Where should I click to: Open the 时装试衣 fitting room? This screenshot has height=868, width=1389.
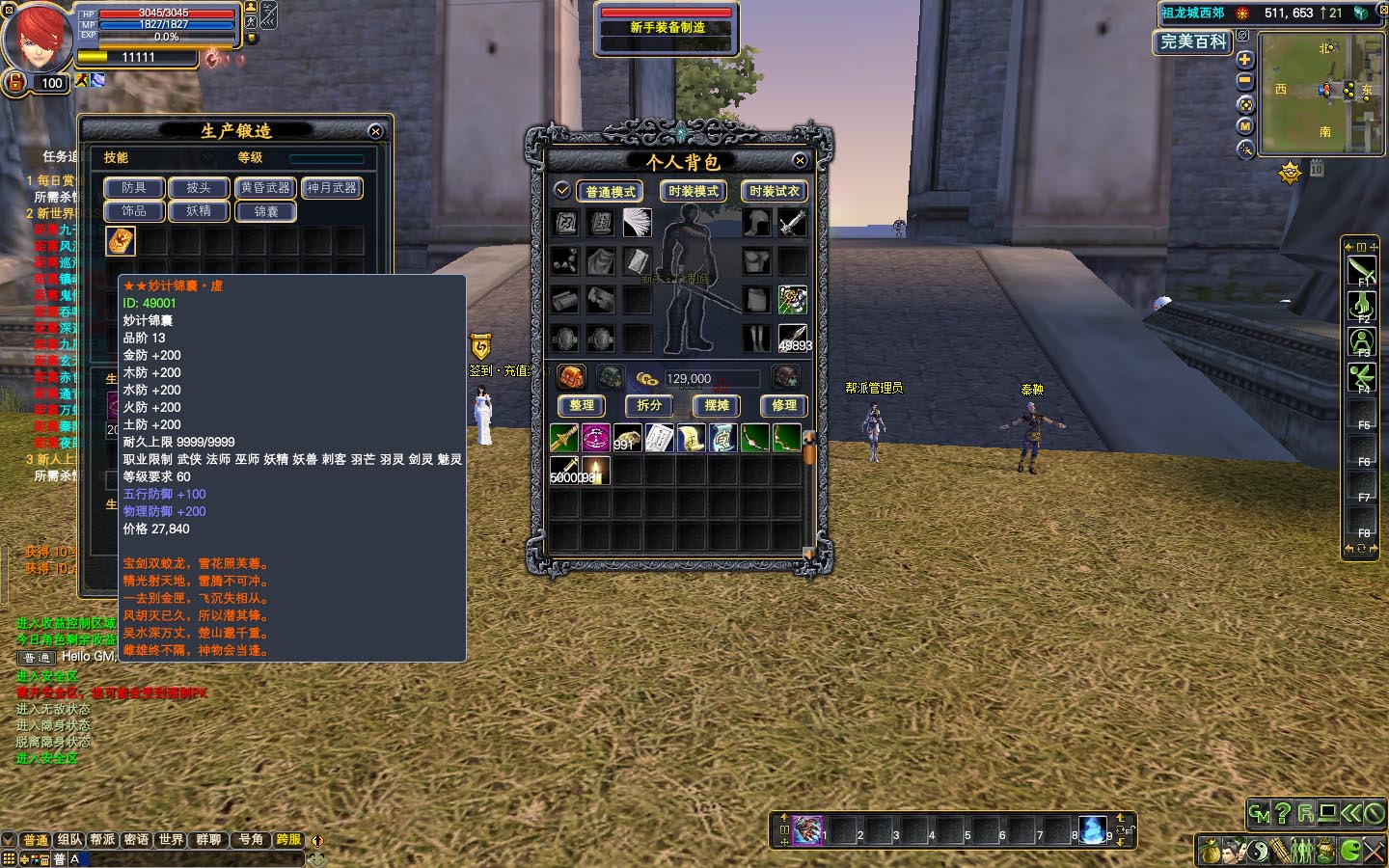[x=774, y=191]
